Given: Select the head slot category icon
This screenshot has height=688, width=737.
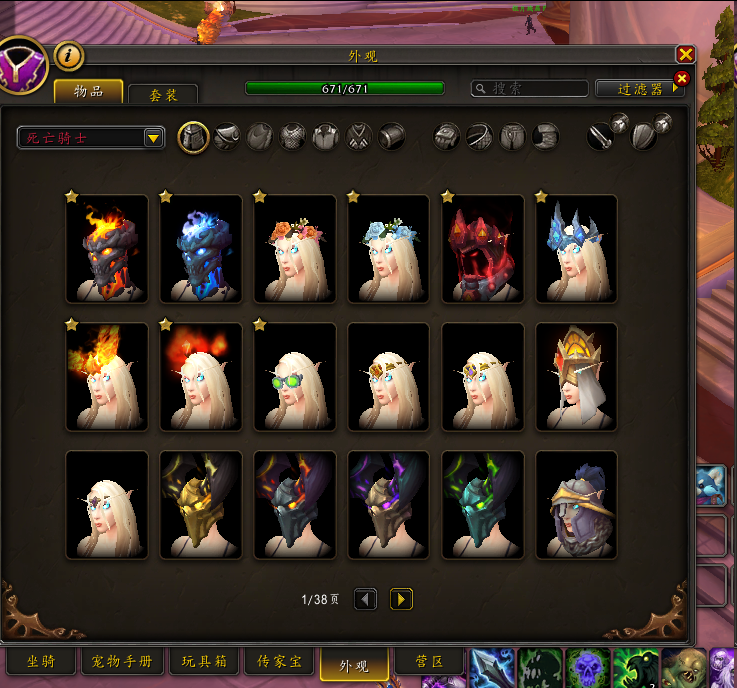Looking at the screenshot, I should coord(193,137).
